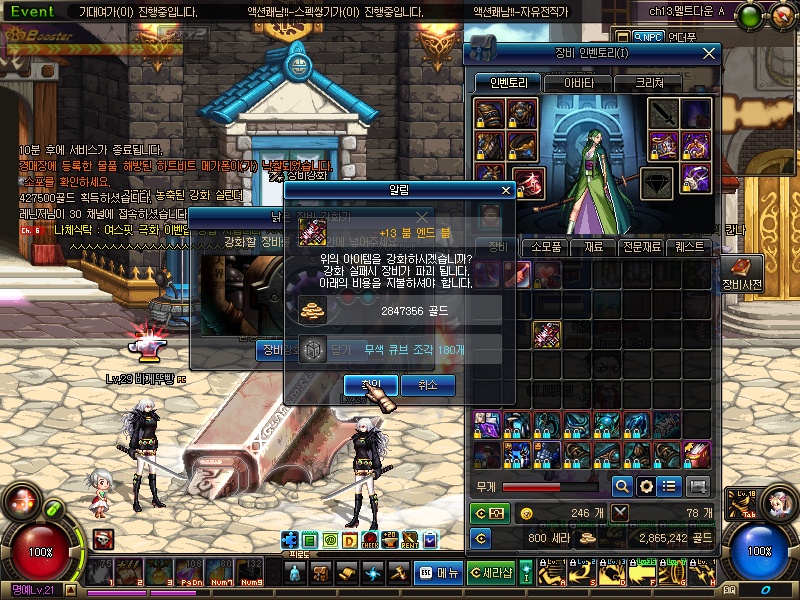Viewport: 800px width, 600px height.
Task: Close the 장비 인벤토리 window
Action: [709, 53]
